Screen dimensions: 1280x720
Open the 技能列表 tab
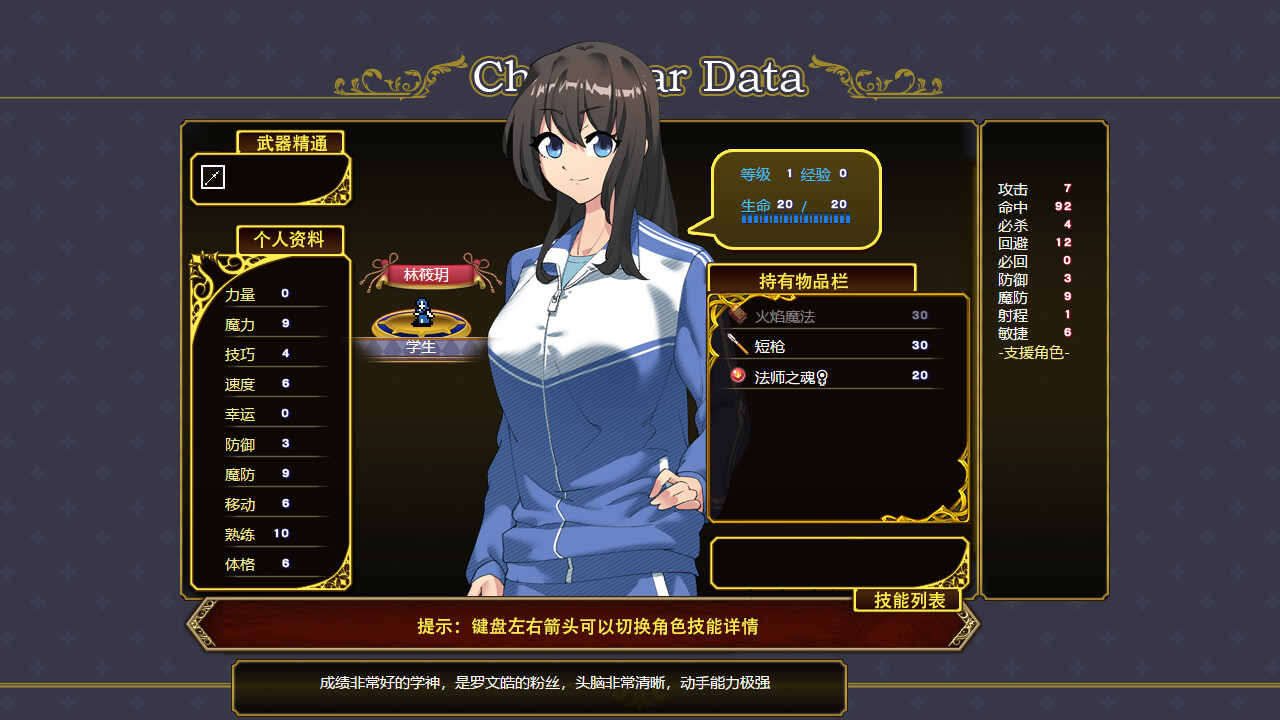(x=908, y=600)
